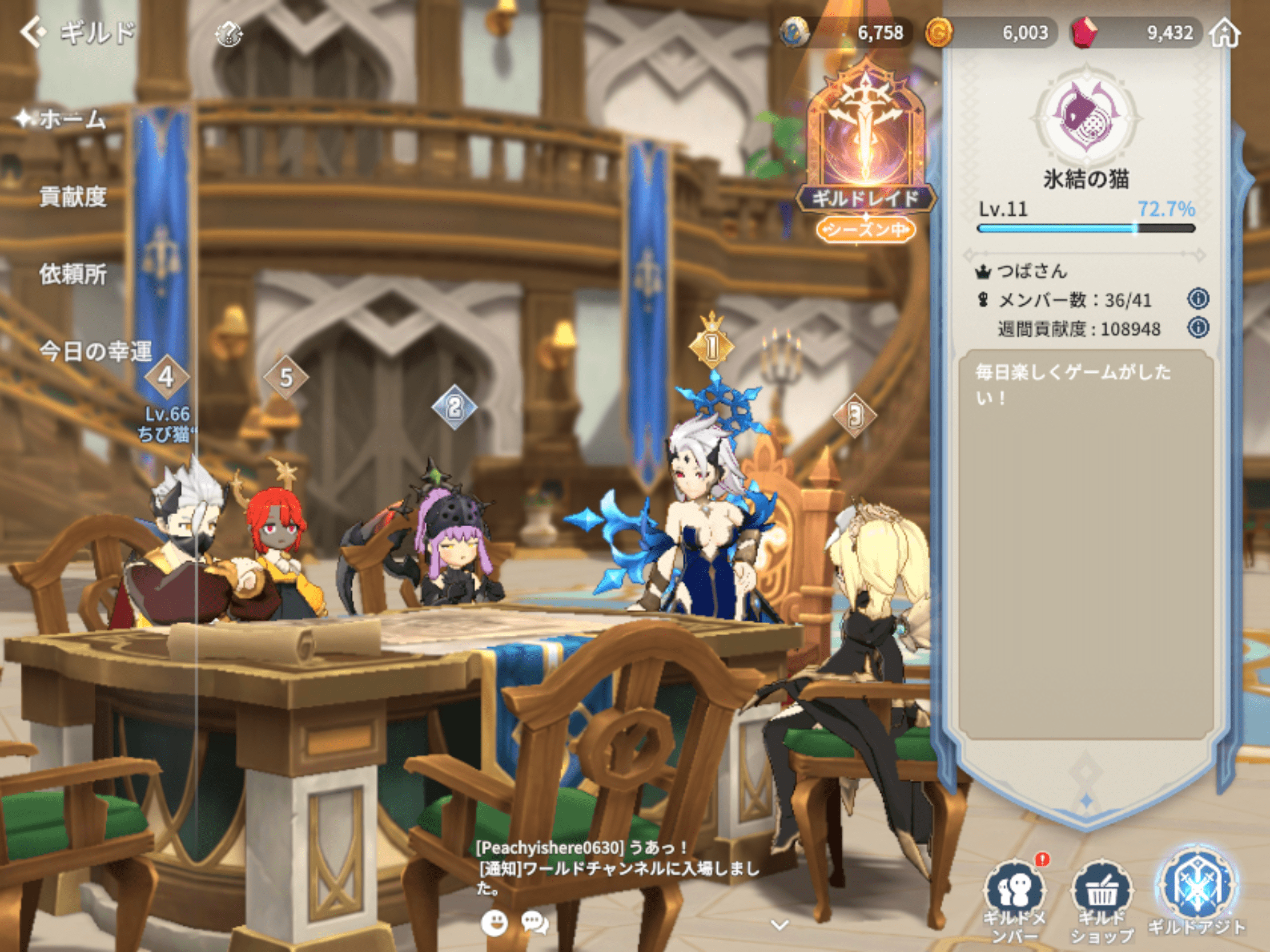The height and width of the screenshot is (952, 1270).
Task: Return to the home screen via house icon
Action: pyautogui.click(x=1225, y=33)
